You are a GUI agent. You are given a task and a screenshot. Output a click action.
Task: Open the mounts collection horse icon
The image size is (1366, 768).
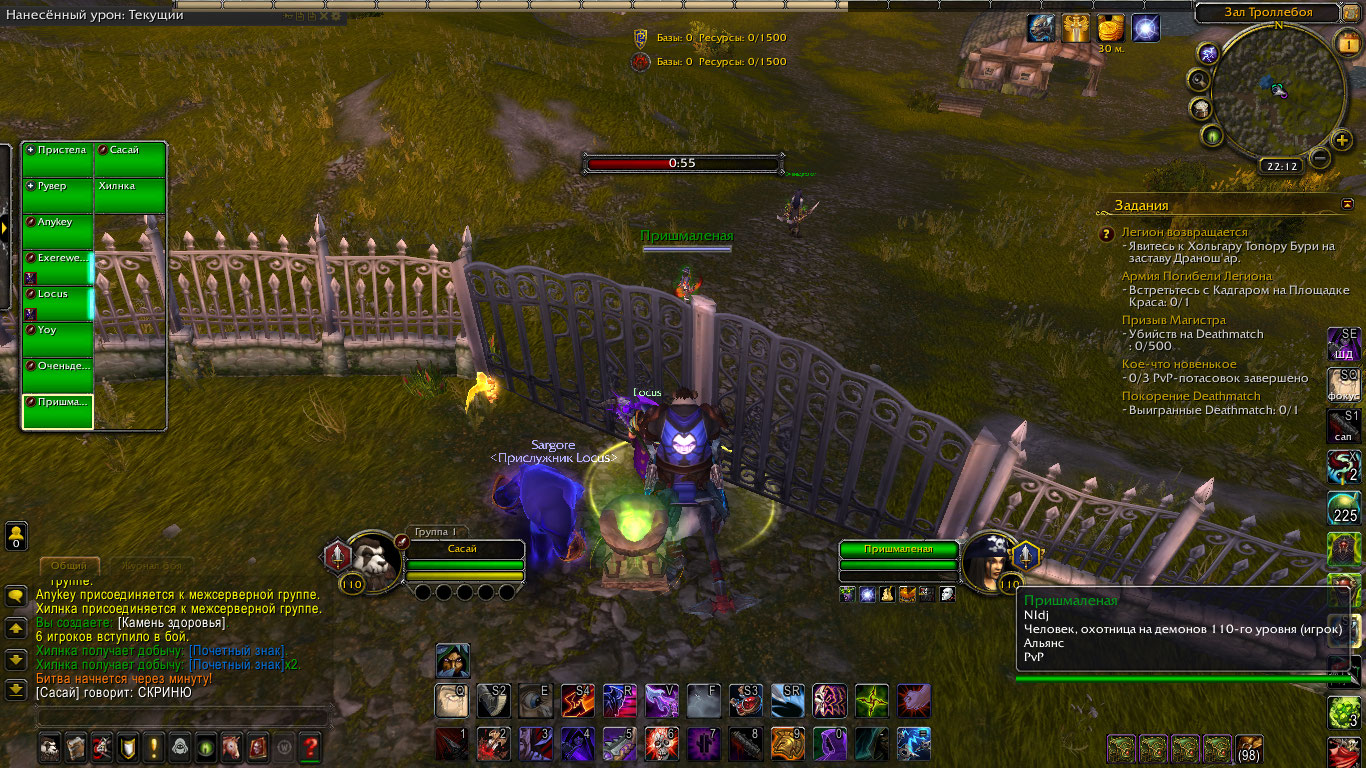[x=232, y=746]
